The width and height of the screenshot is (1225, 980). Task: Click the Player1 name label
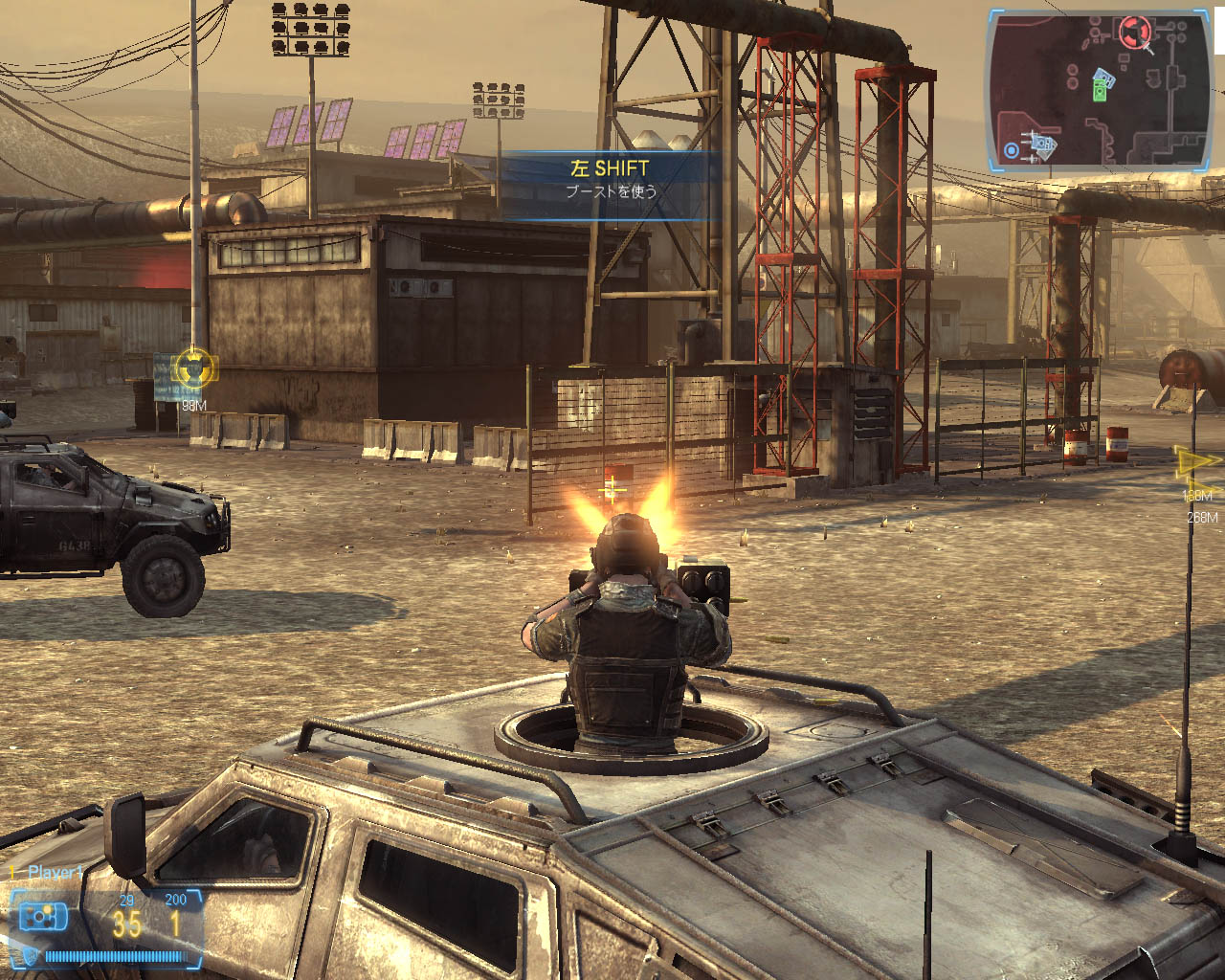pyautogui.click(x=55, y=872)
